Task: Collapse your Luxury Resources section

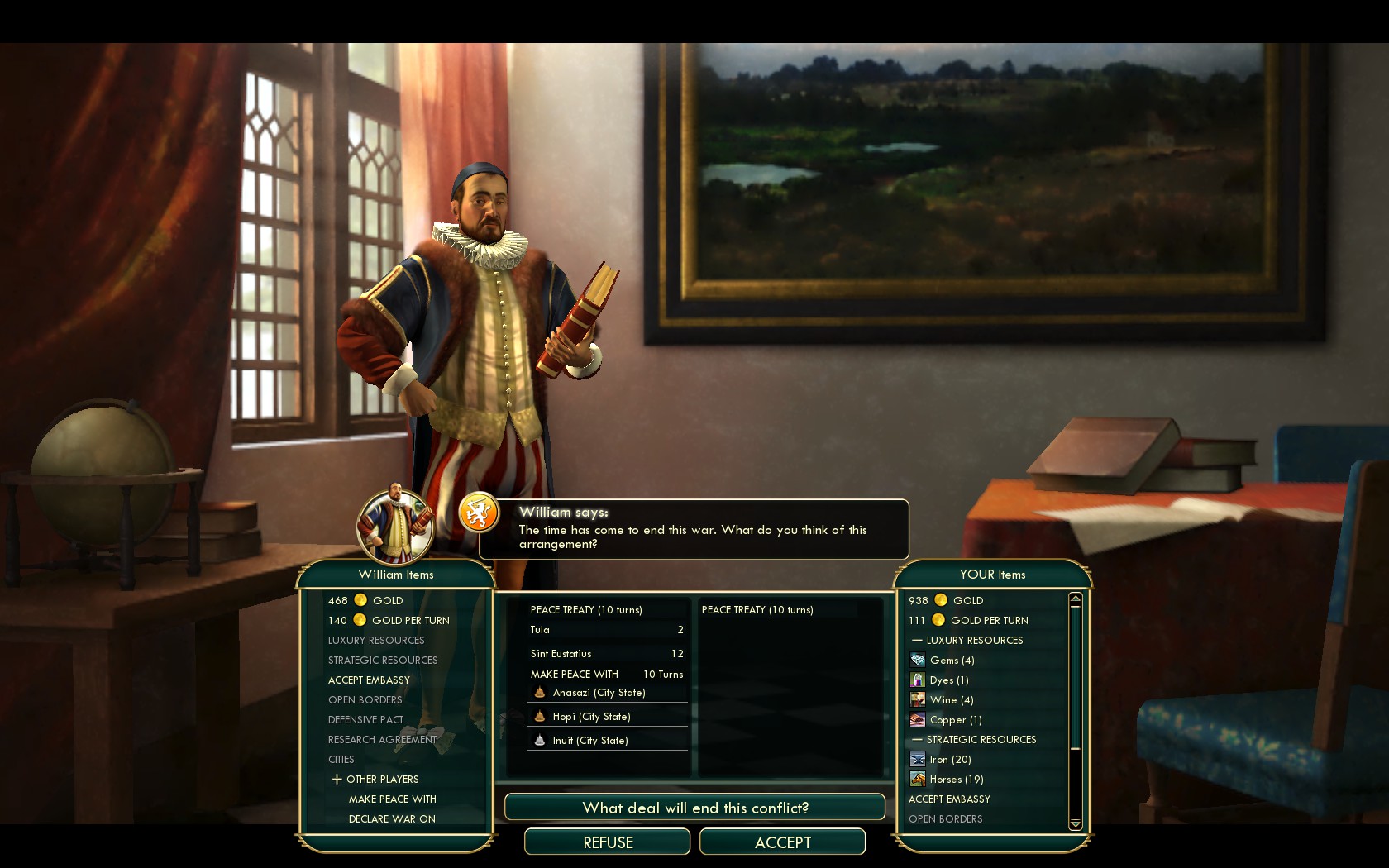Action: coord(917,641)
